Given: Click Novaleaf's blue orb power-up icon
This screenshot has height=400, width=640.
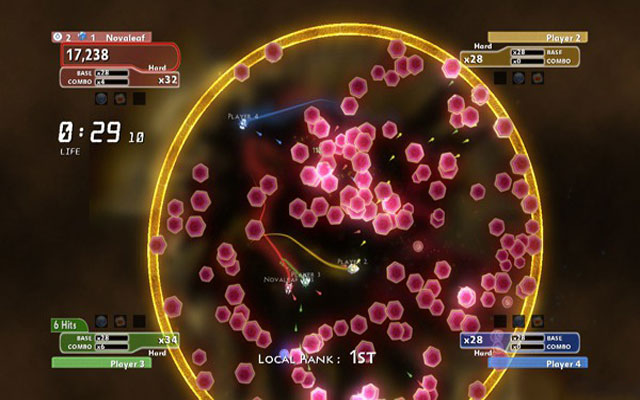Looking at the screenshot, I should (x=102, y=98).
